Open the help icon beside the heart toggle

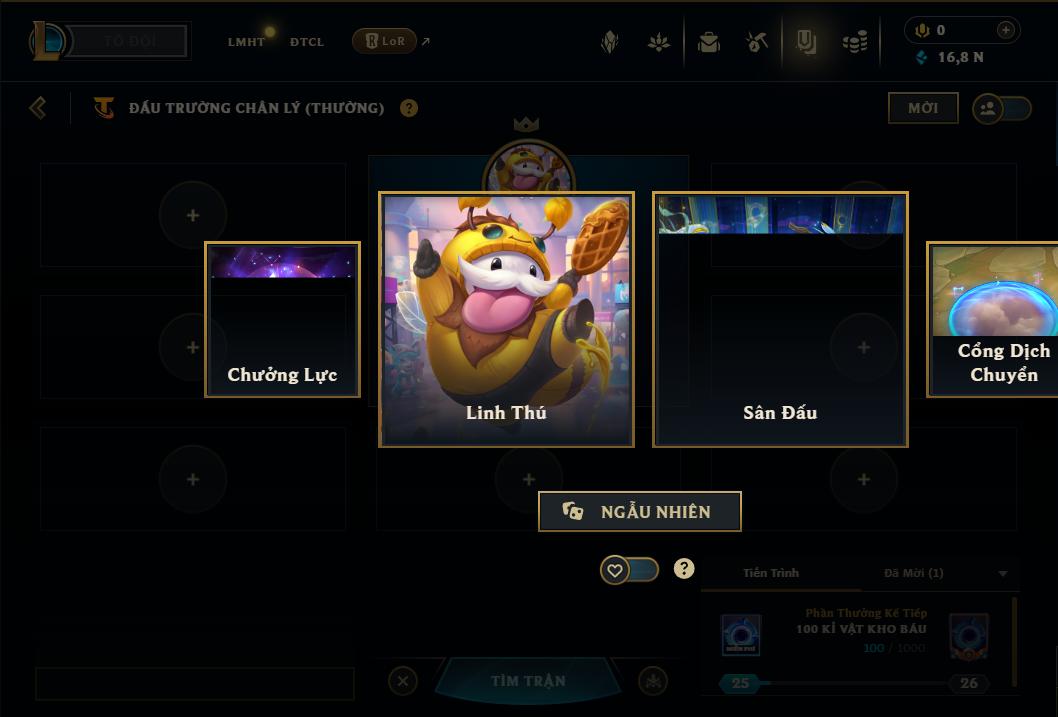(x=684, y=569)
